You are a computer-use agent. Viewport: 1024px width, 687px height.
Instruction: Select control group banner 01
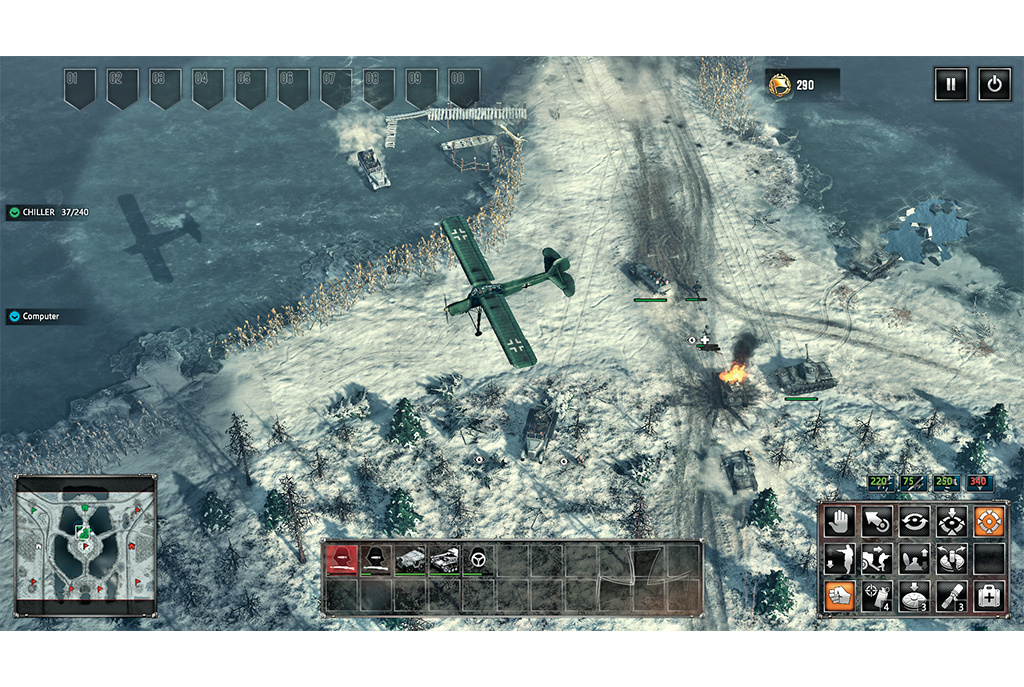pos(79,87)
